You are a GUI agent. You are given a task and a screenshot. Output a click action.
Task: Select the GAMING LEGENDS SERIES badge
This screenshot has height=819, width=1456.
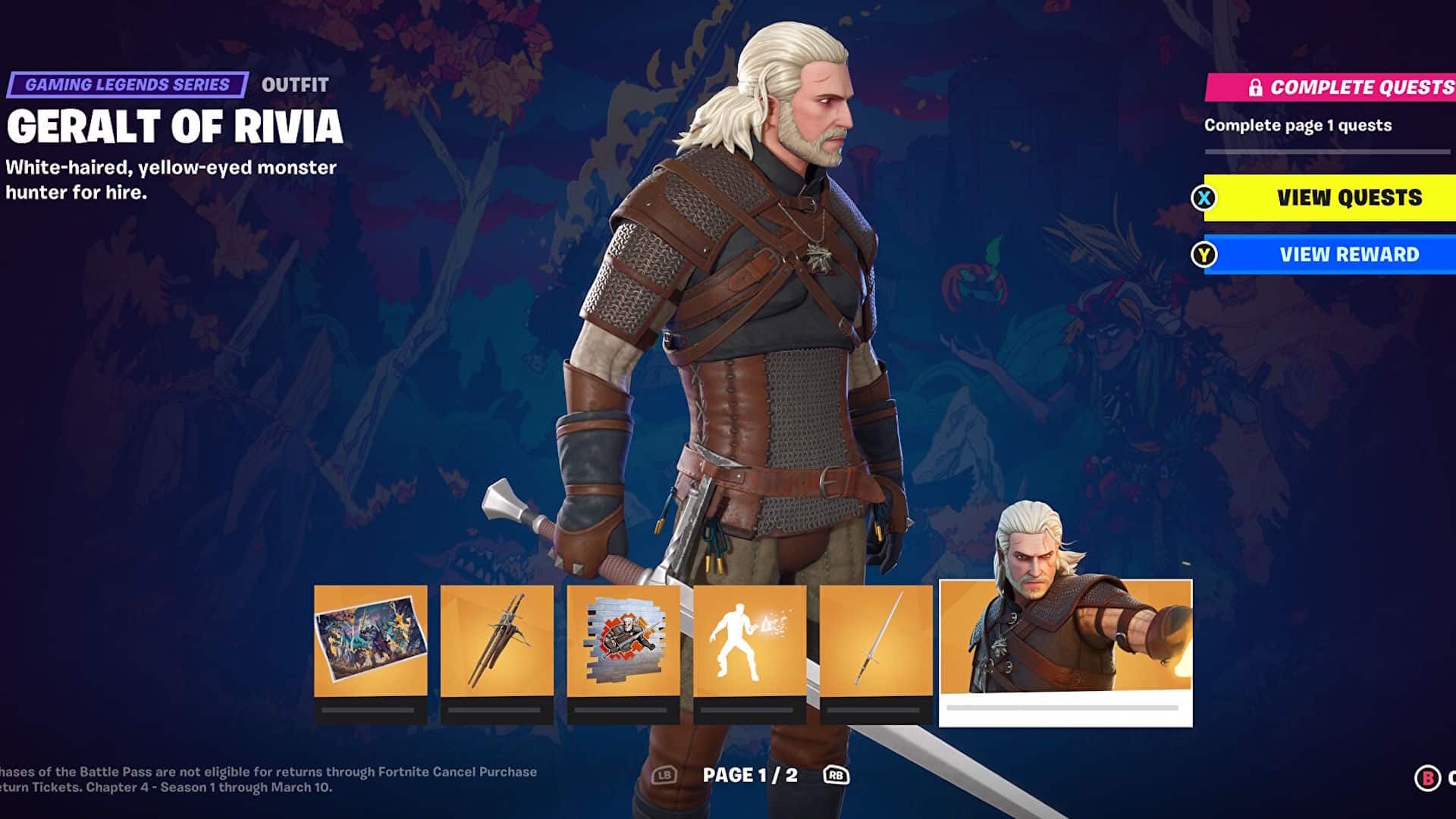[x=127, y=85]
